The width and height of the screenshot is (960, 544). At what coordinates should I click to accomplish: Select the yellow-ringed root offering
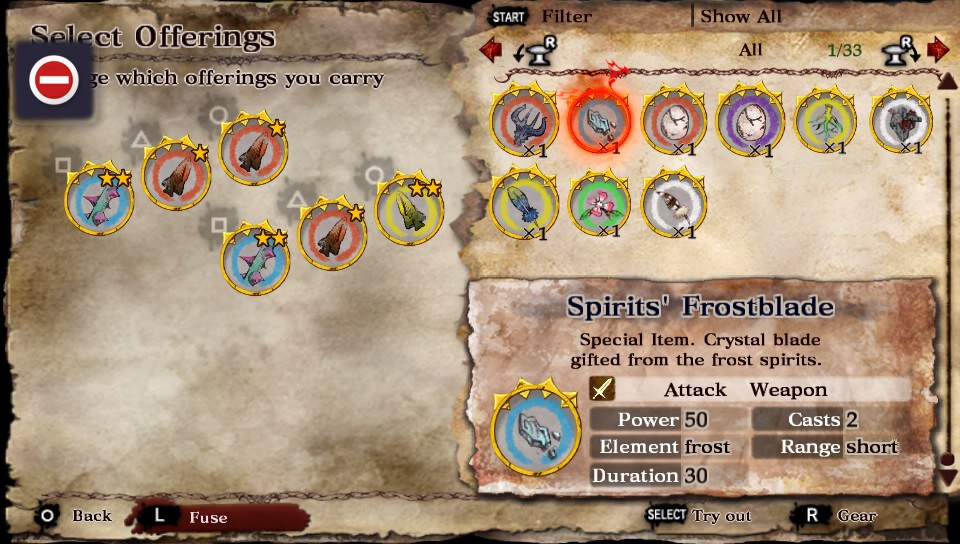(826, 122)
